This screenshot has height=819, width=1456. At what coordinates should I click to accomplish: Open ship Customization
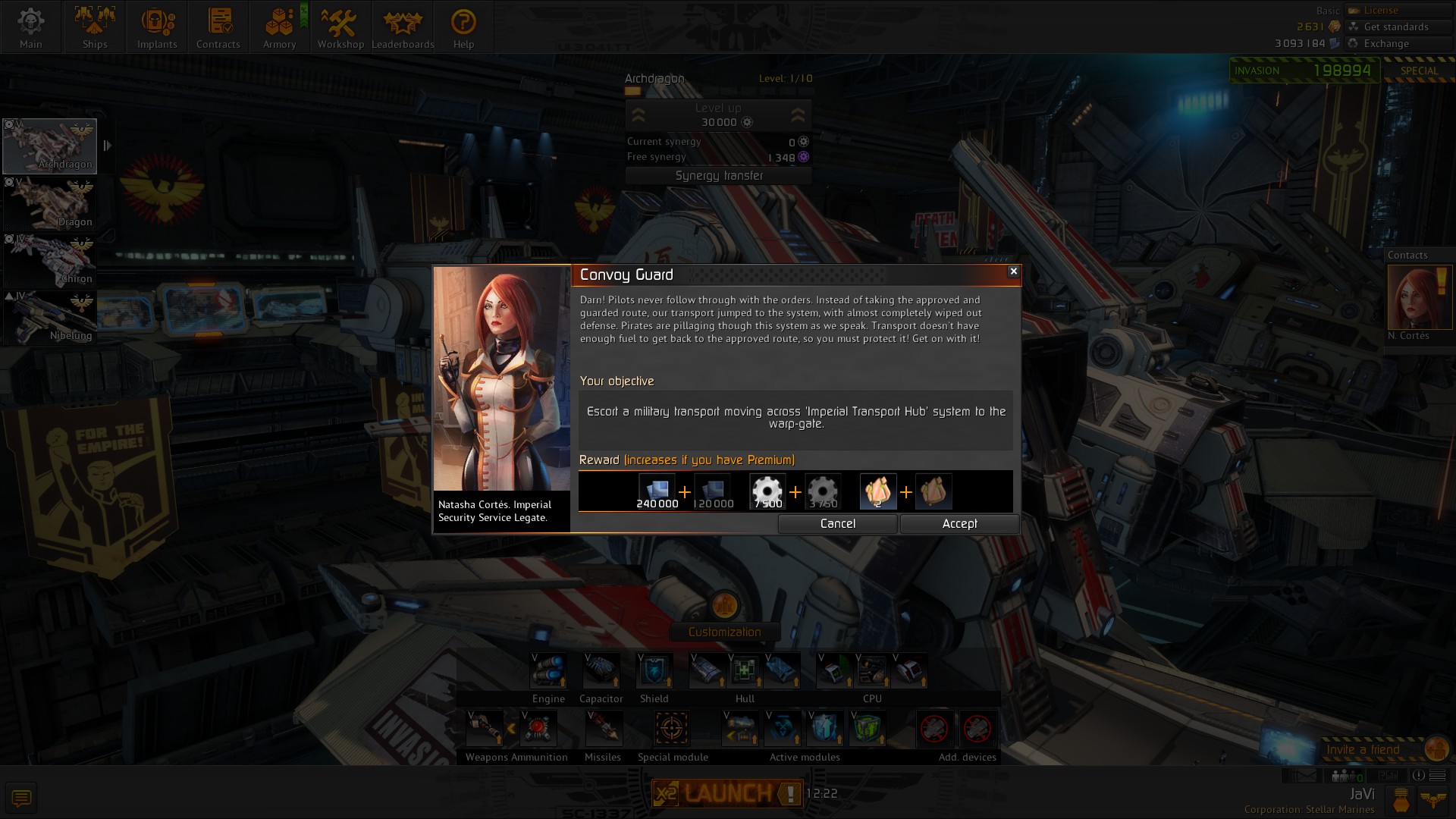[x=724, y=632]
